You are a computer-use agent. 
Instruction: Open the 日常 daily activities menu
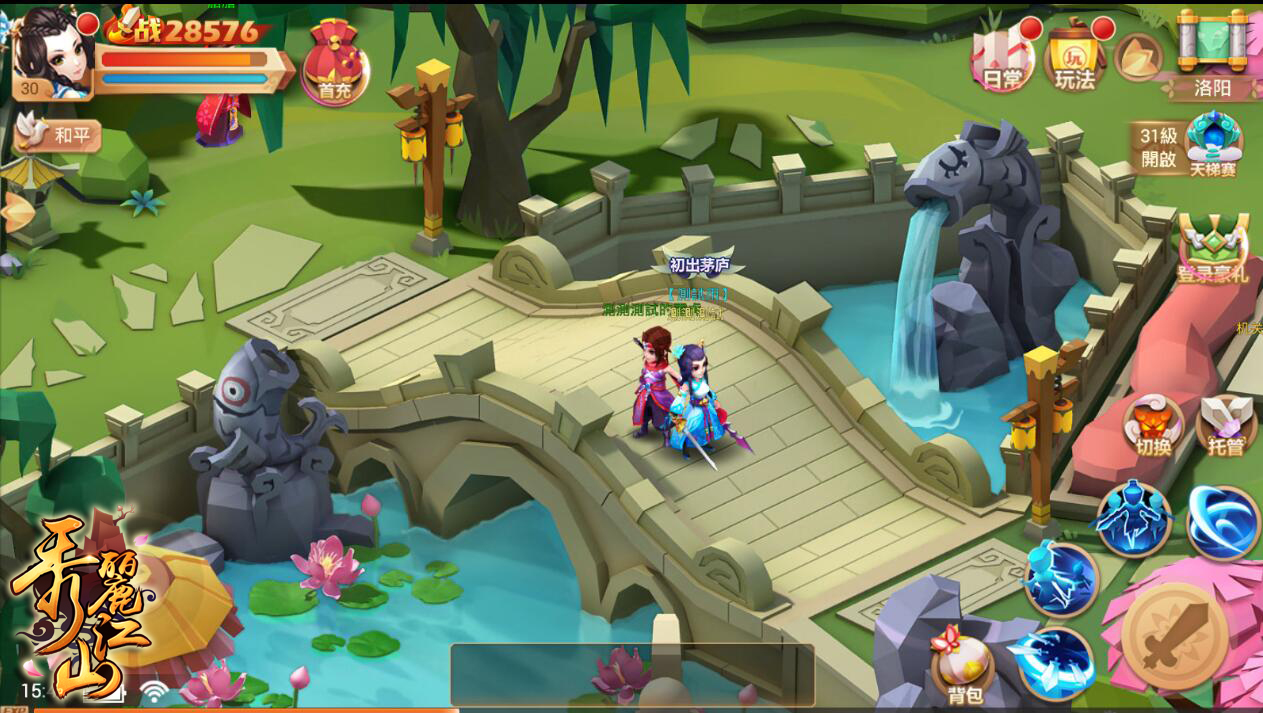click(x=1002, y=58)
